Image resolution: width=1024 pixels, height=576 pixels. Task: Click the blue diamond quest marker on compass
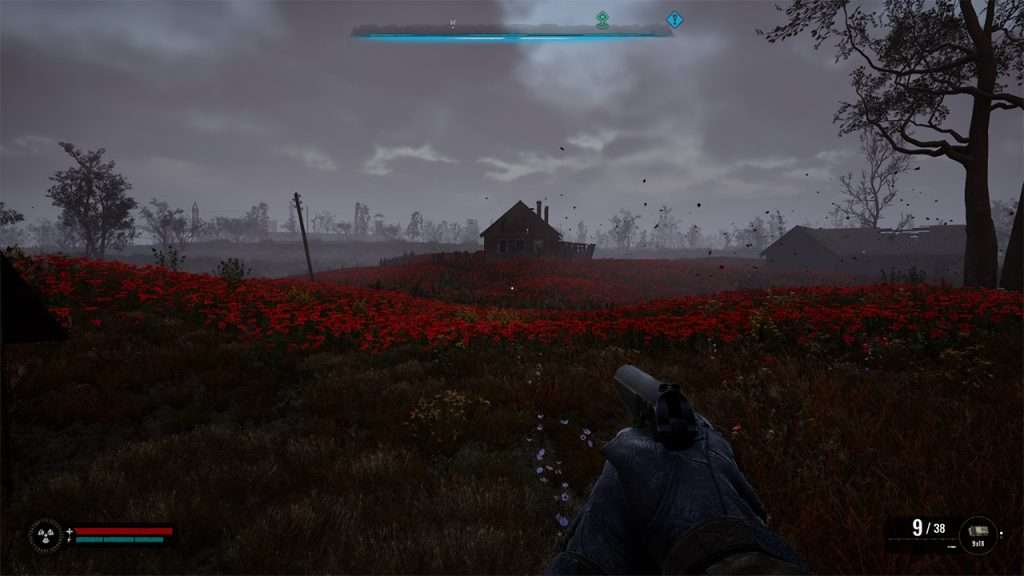(674, 19)
